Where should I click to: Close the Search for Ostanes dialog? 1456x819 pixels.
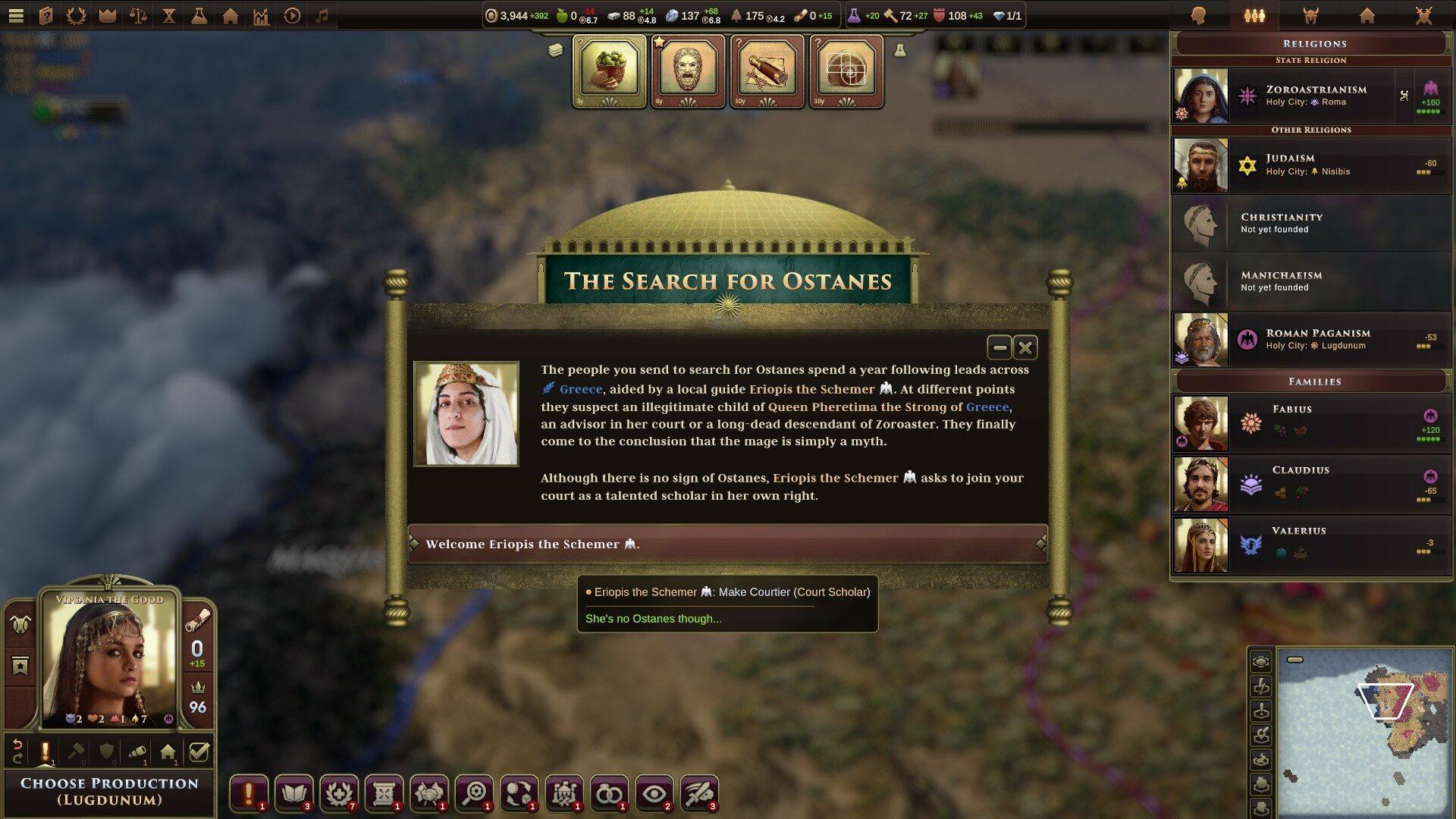pyautogui.click(x=1025, y=347)
